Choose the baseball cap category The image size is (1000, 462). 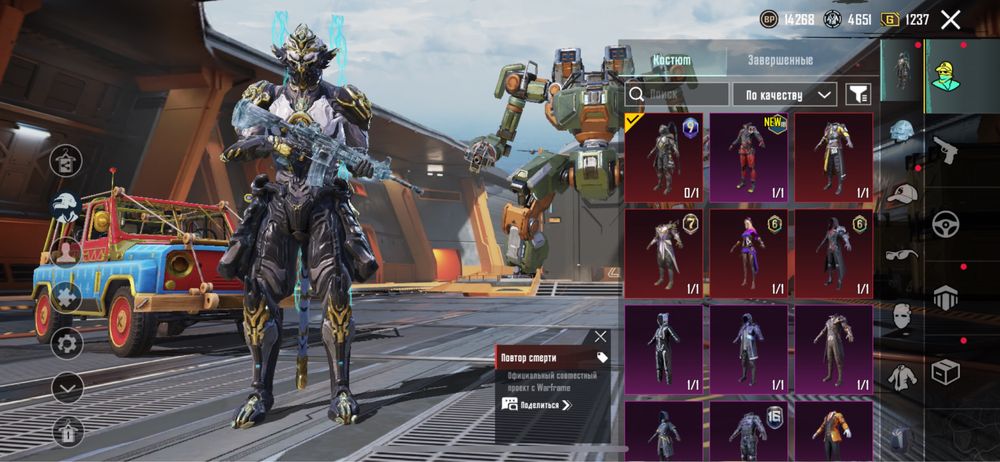coord(902,193)
